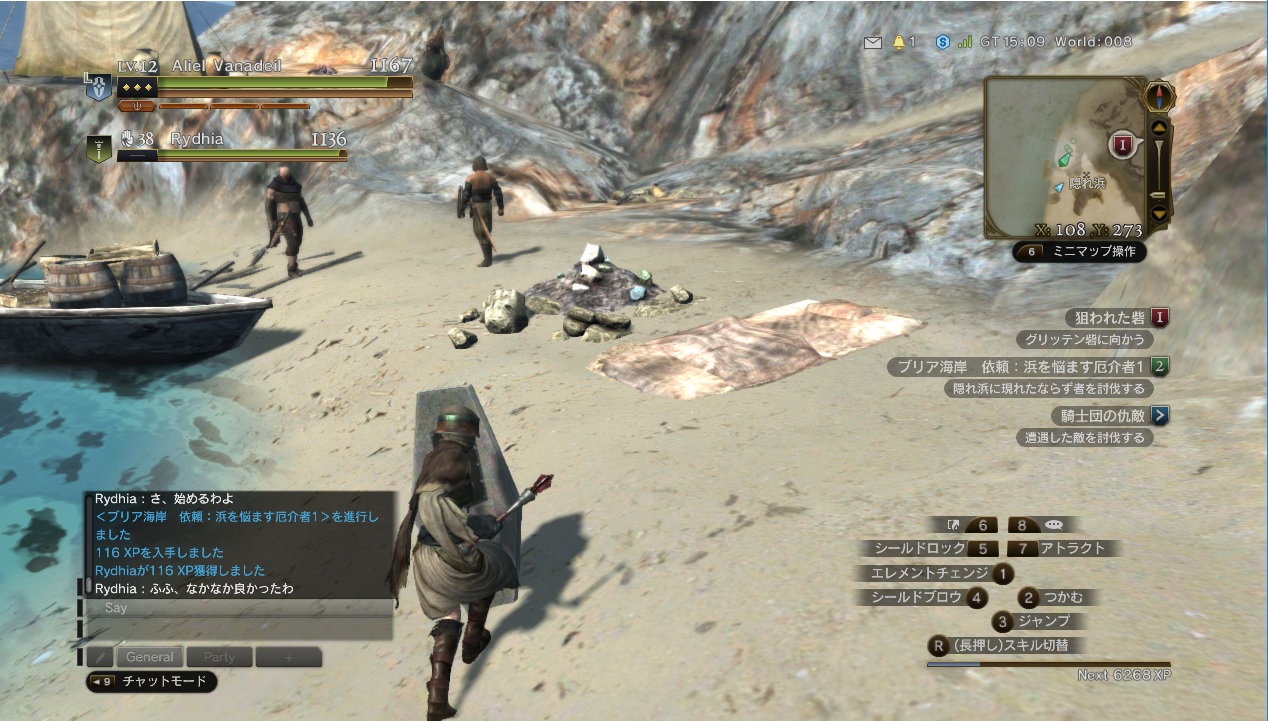Viewport: 1268px width, 721px height.
Task: Open the minimap showing 隠れ浜
Action: [1064, 157]
